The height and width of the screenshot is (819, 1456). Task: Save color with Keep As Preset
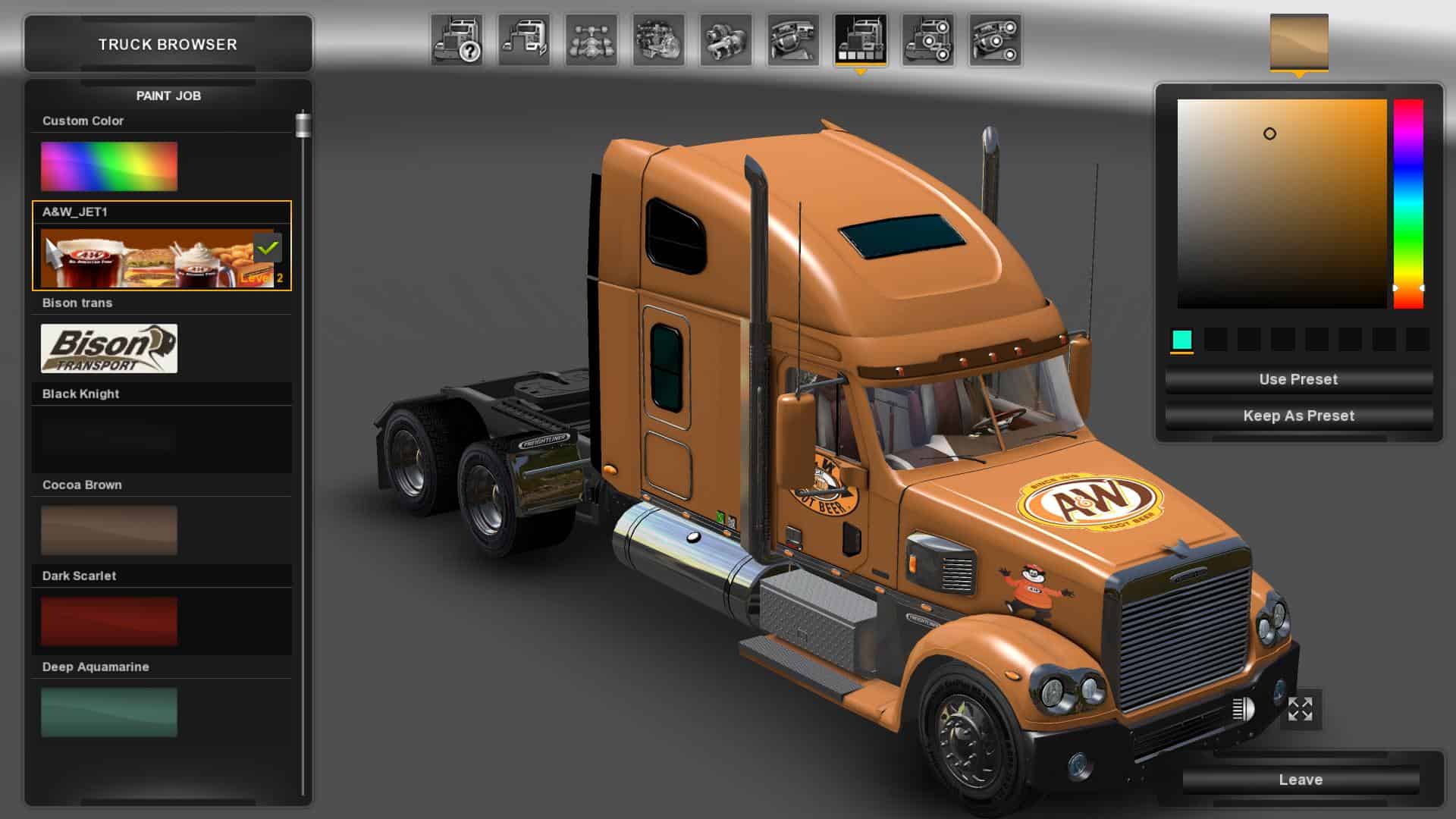[x=1298, y=416]
